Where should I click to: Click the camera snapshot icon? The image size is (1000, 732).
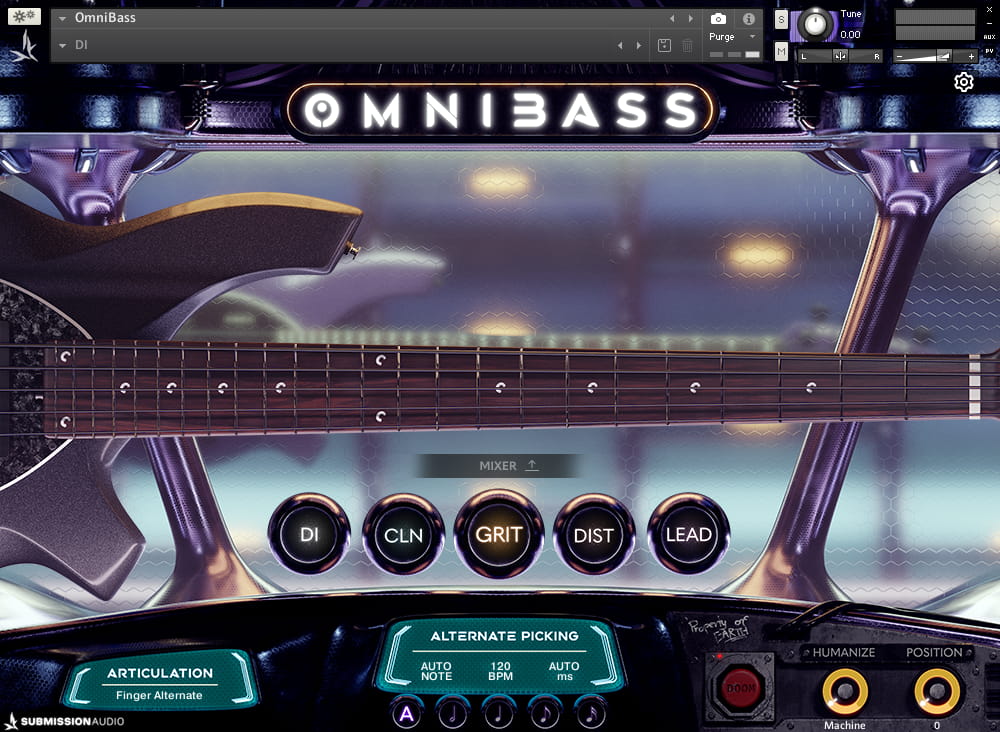click(718, 18)
